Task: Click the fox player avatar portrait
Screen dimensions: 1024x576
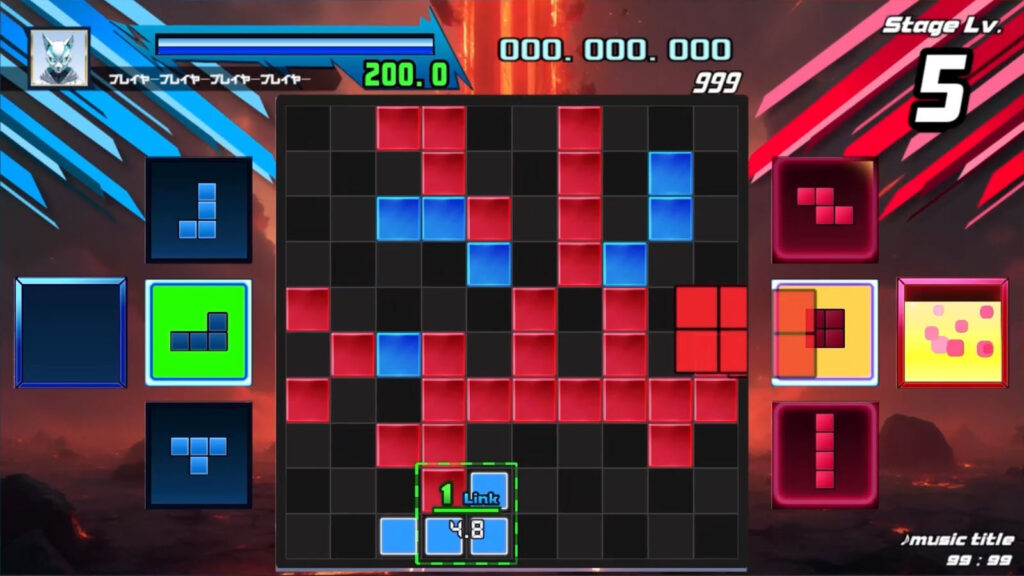Action: coord(59,57)
